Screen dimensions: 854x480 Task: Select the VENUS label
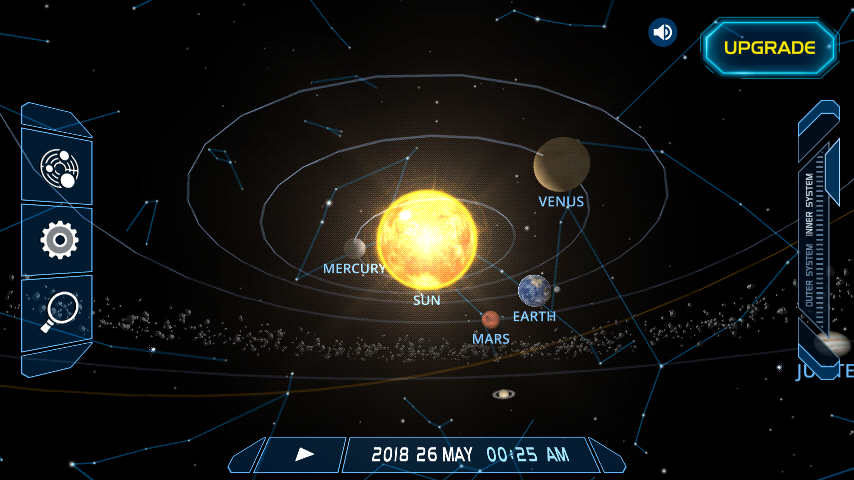pos(561,201)
